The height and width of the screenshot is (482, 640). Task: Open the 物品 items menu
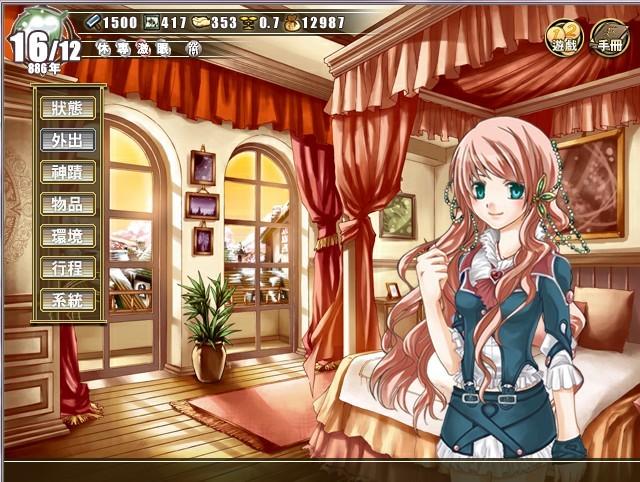tap(68, 204)
